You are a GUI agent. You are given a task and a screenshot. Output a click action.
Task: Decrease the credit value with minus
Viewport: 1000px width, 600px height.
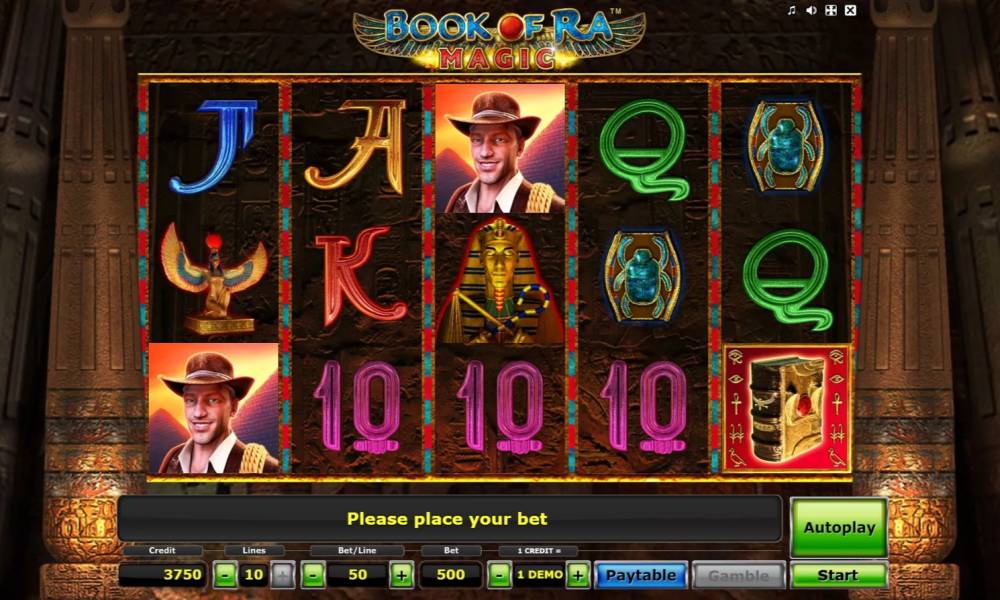(500, 575)
